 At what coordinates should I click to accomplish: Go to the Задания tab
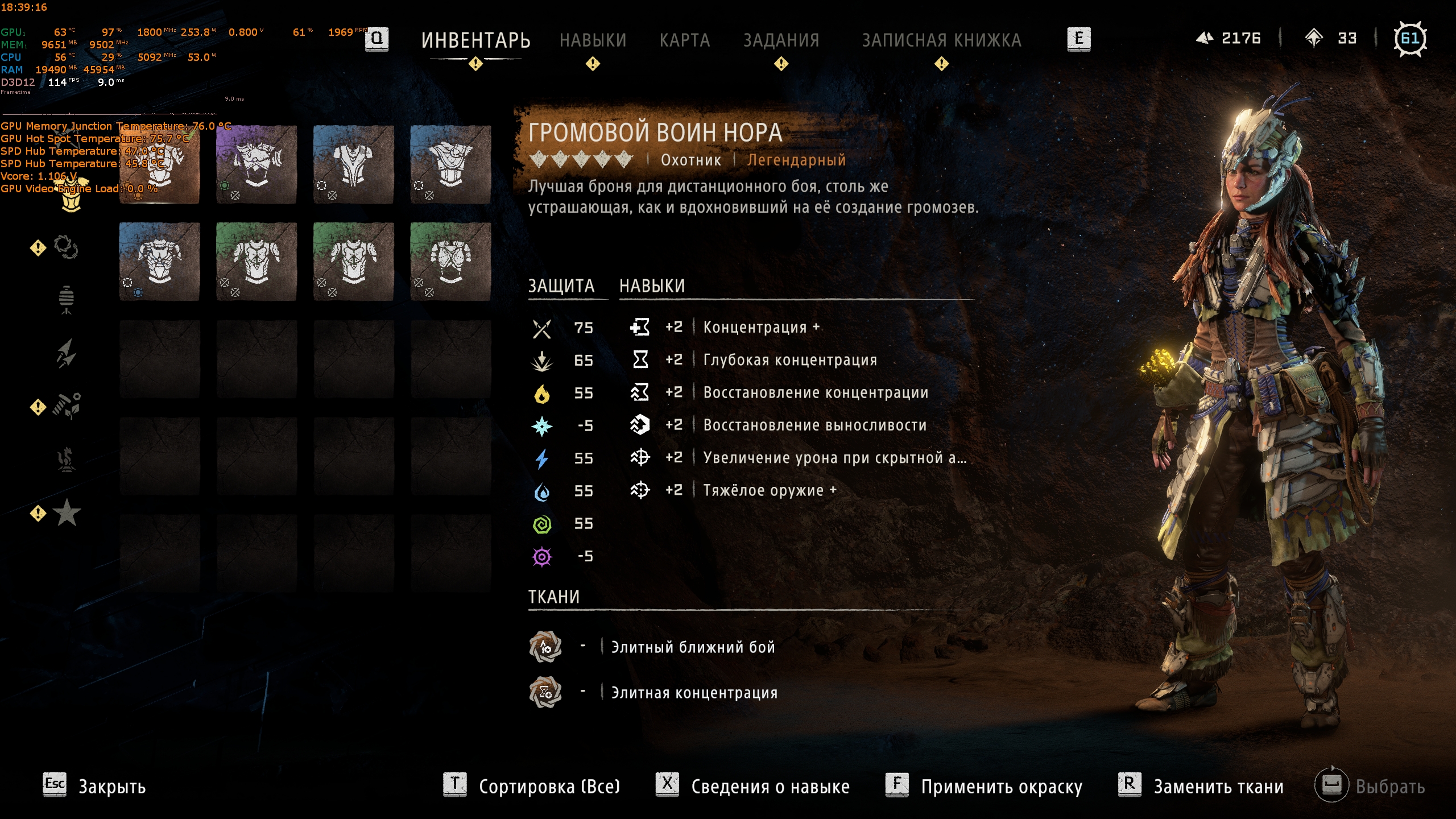(781, 40)
